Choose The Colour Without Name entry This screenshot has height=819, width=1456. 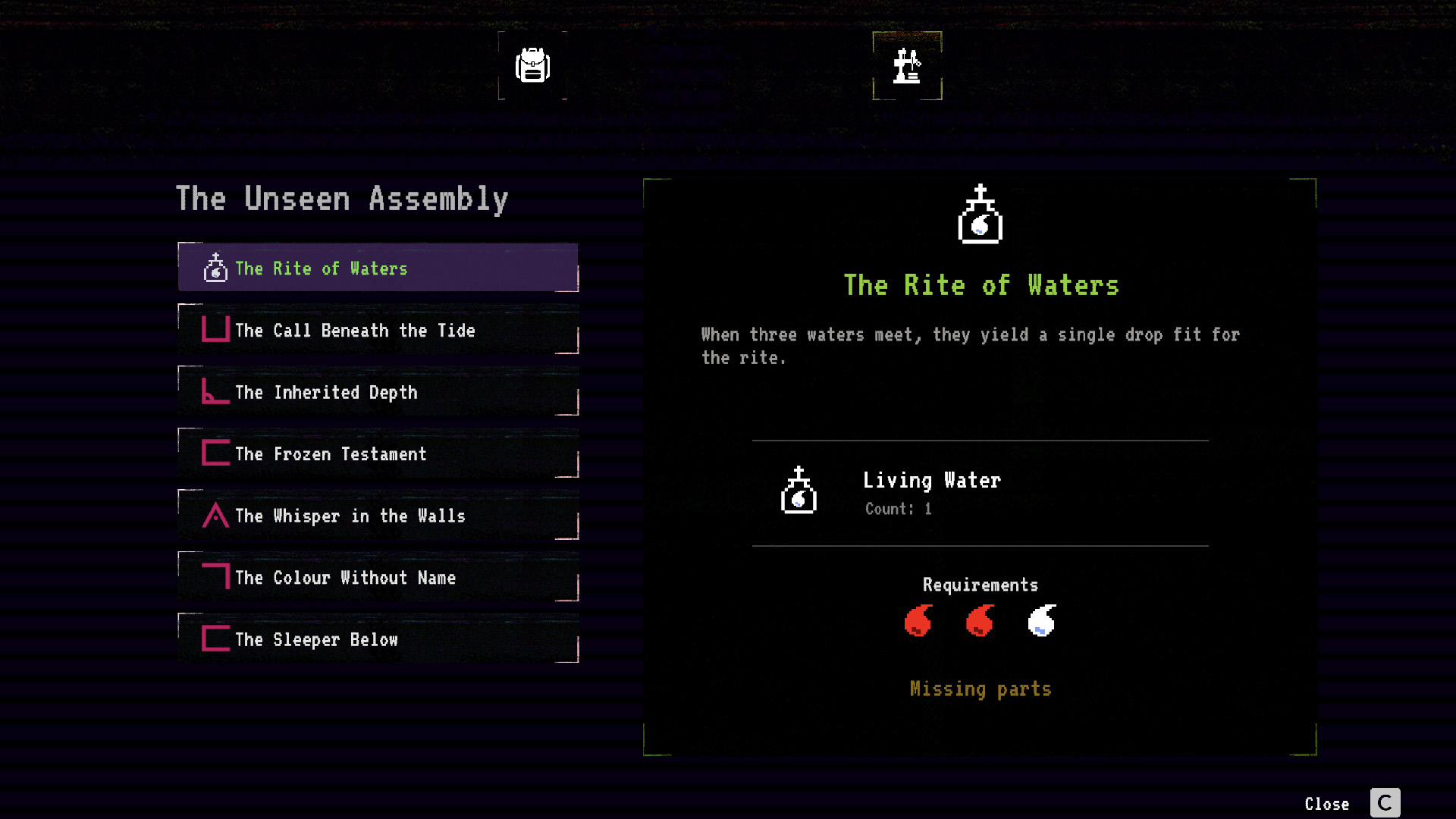tap(378, 577)
